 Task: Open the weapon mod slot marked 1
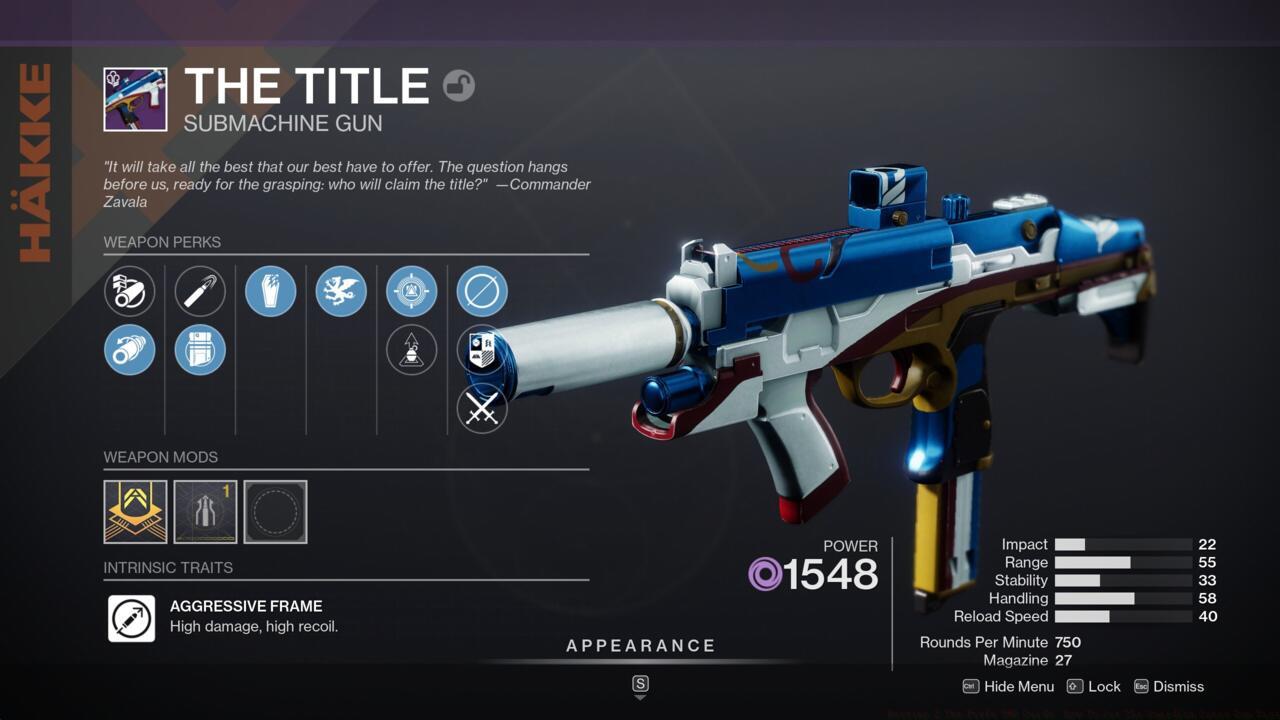pyautogui.click(x=205, y=512)
